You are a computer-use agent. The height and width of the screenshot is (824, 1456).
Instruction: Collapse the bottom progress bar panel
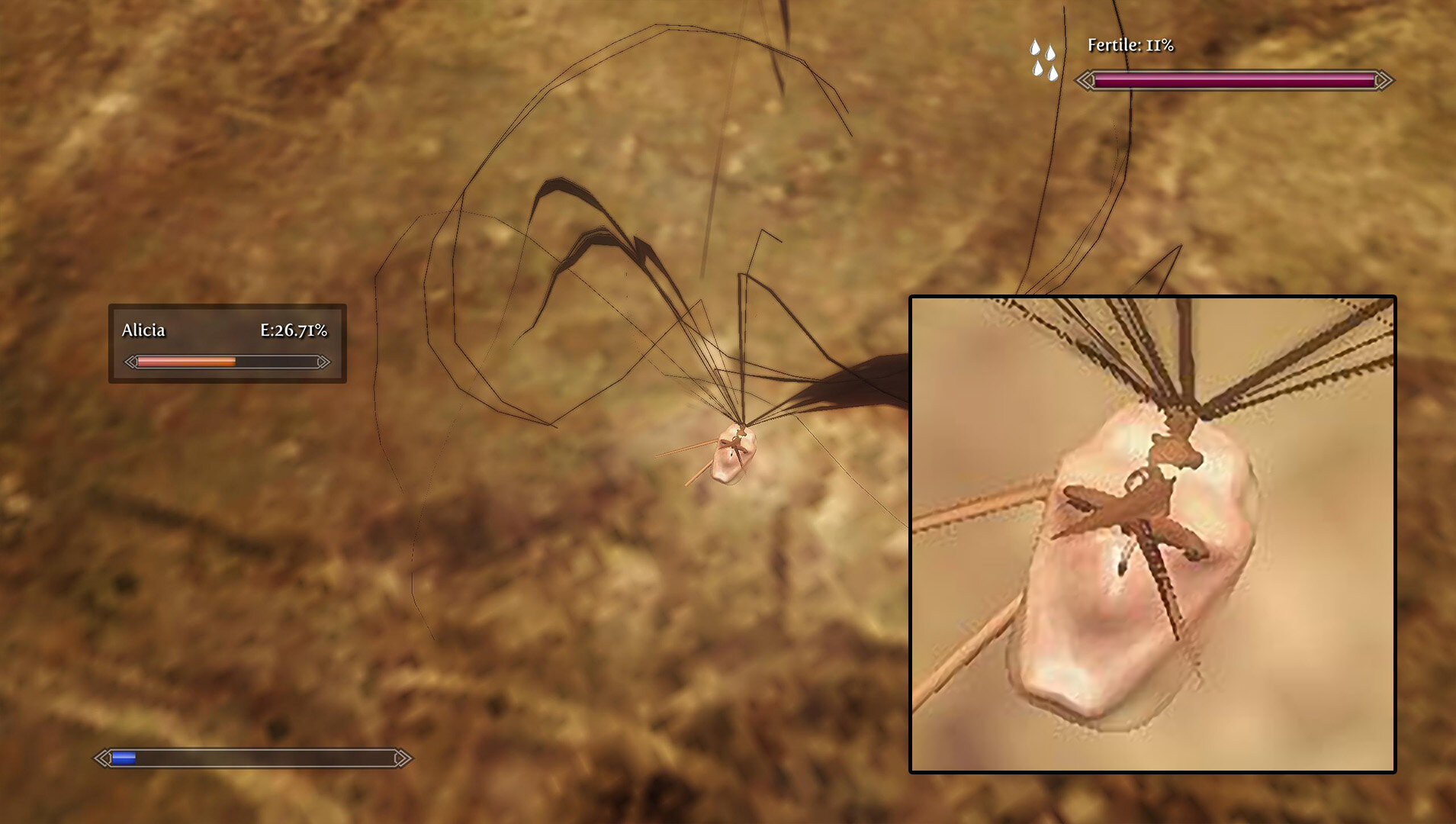[252, 758]
